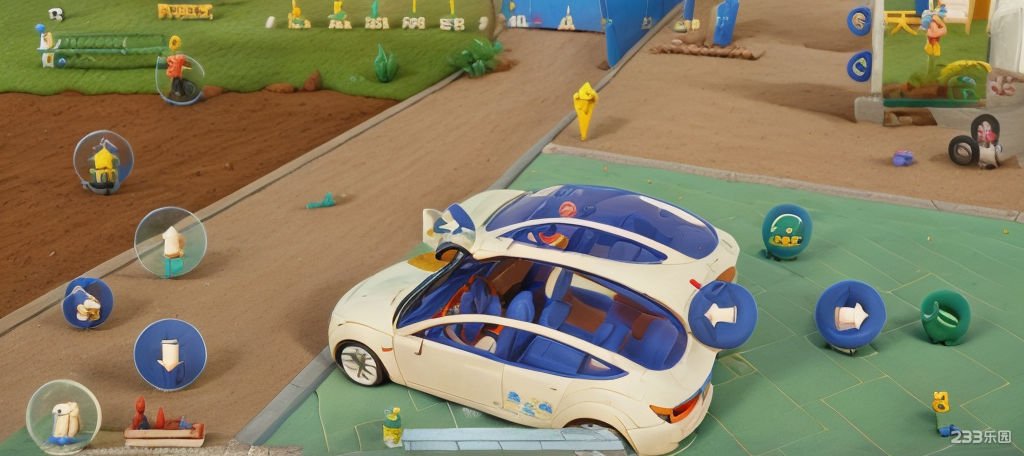Select the green button with yellow markings

[786, 232]
